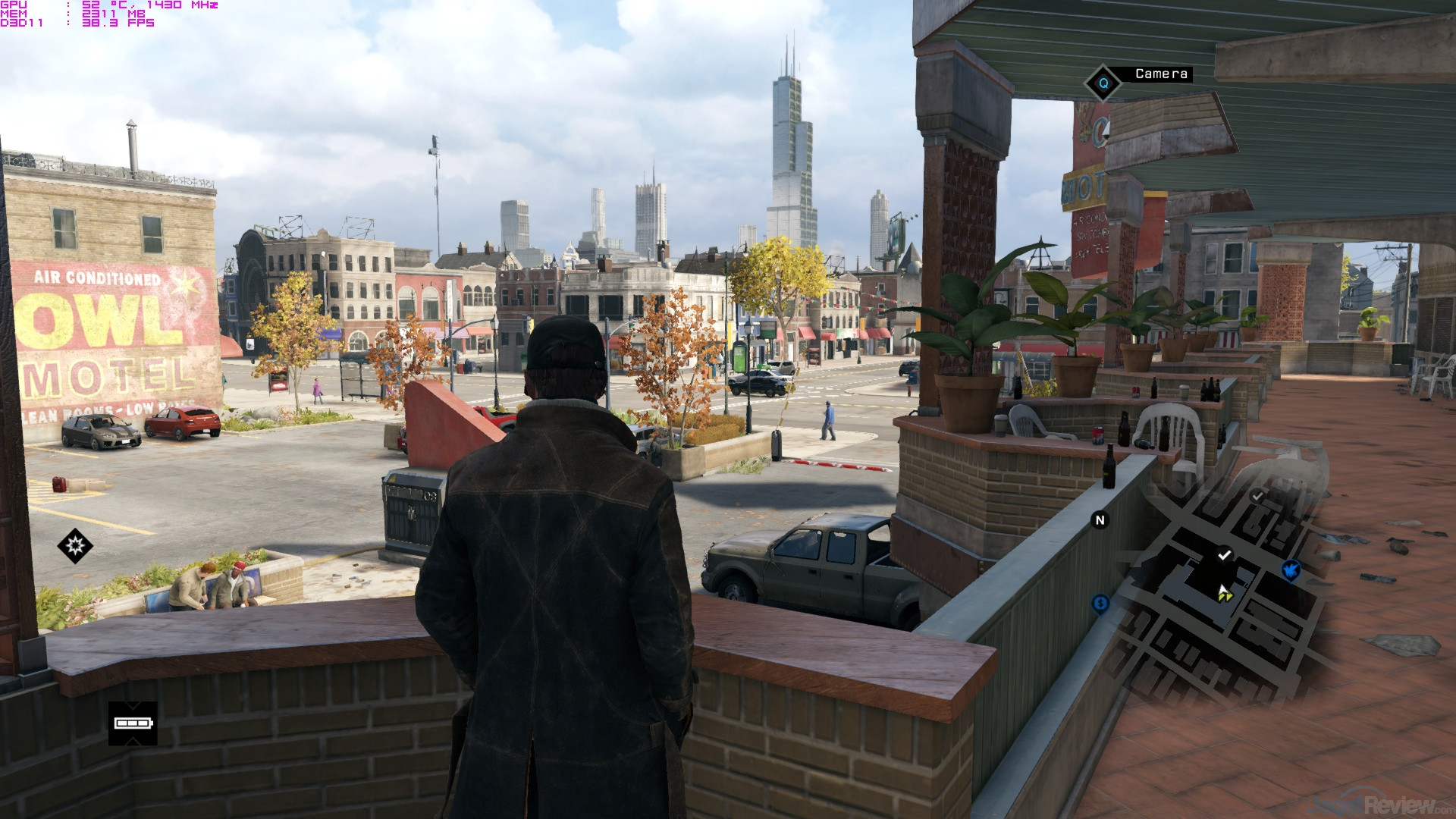The image size is (1456, 819).
Task: Click the player arrow on the minimap
Action: click(1224, 593)
